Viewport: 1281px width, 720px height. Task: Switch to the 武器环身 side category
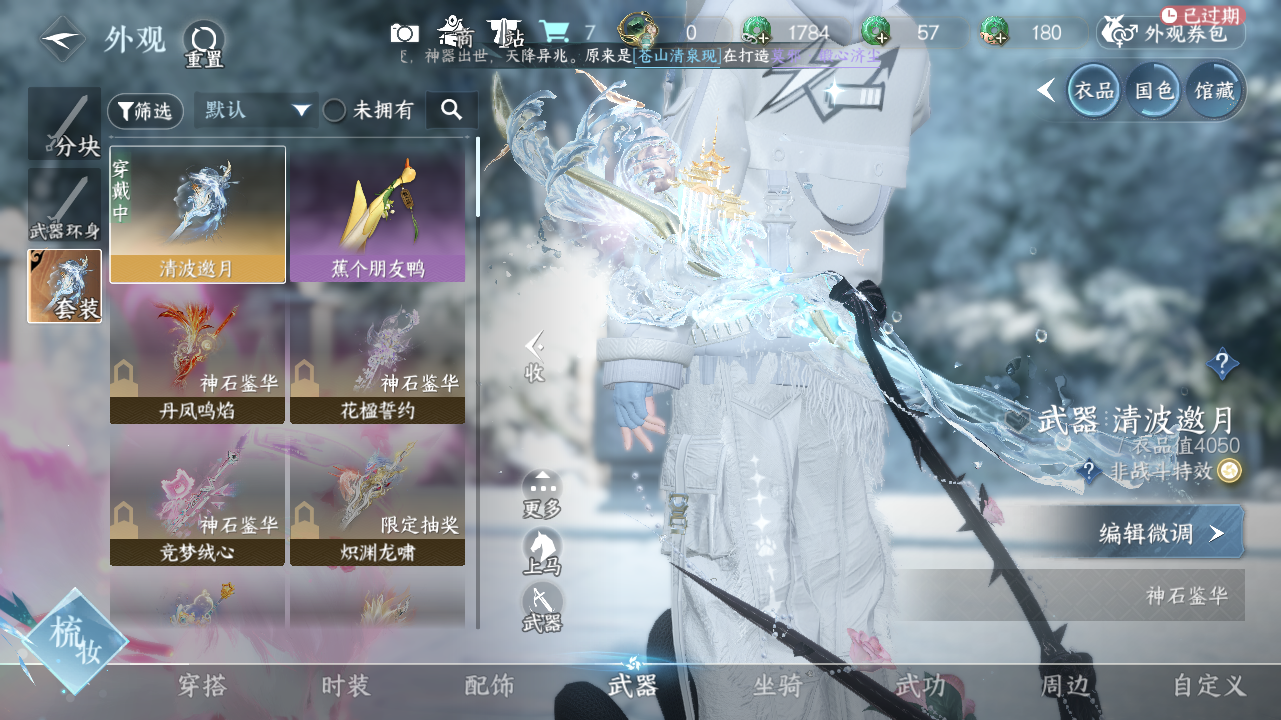[x=65, y=205]
